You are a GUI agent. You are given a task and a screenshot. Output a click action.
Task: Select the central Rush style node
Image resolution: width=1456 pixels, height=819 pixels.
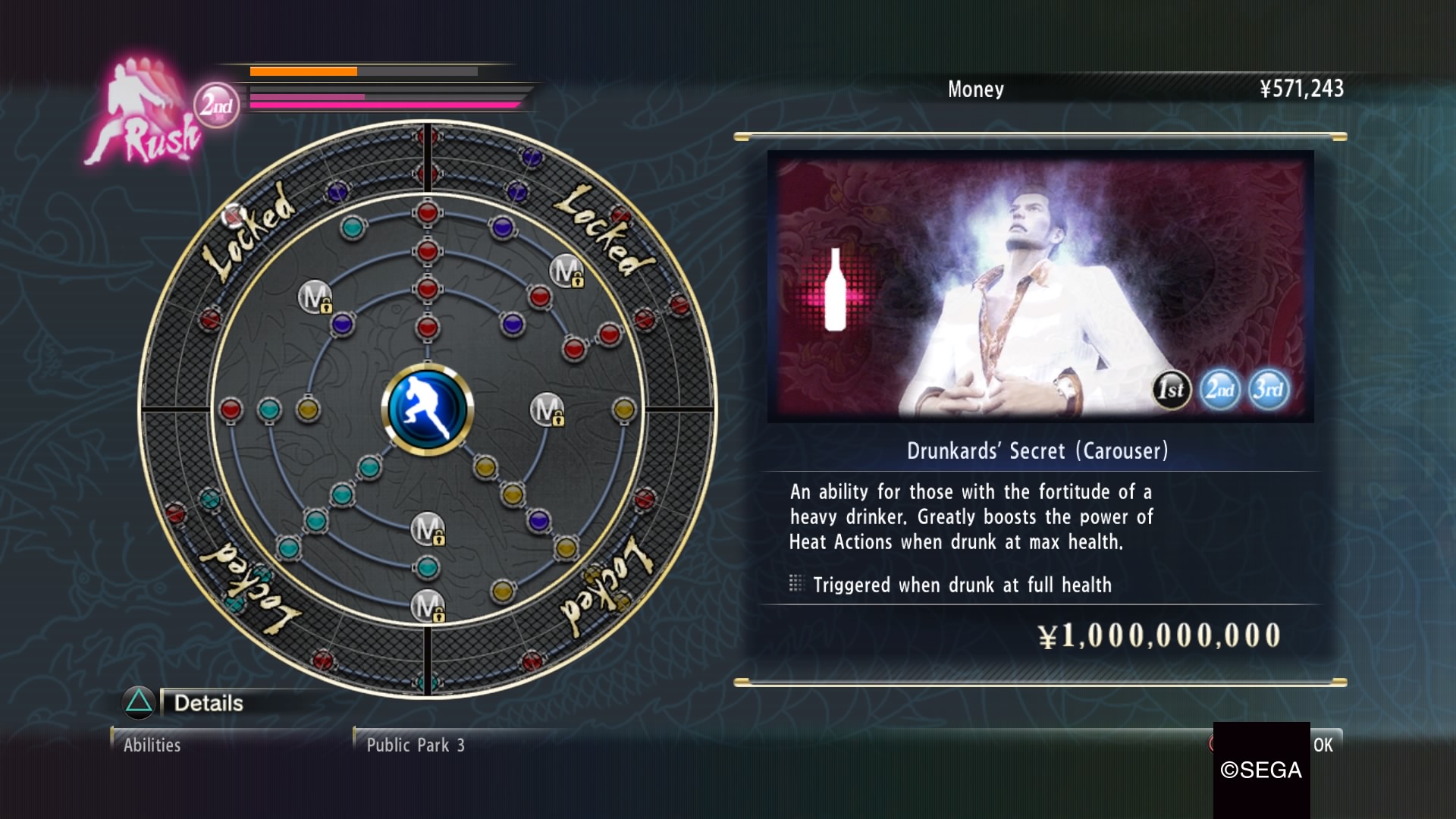click(x=427, y=409)
